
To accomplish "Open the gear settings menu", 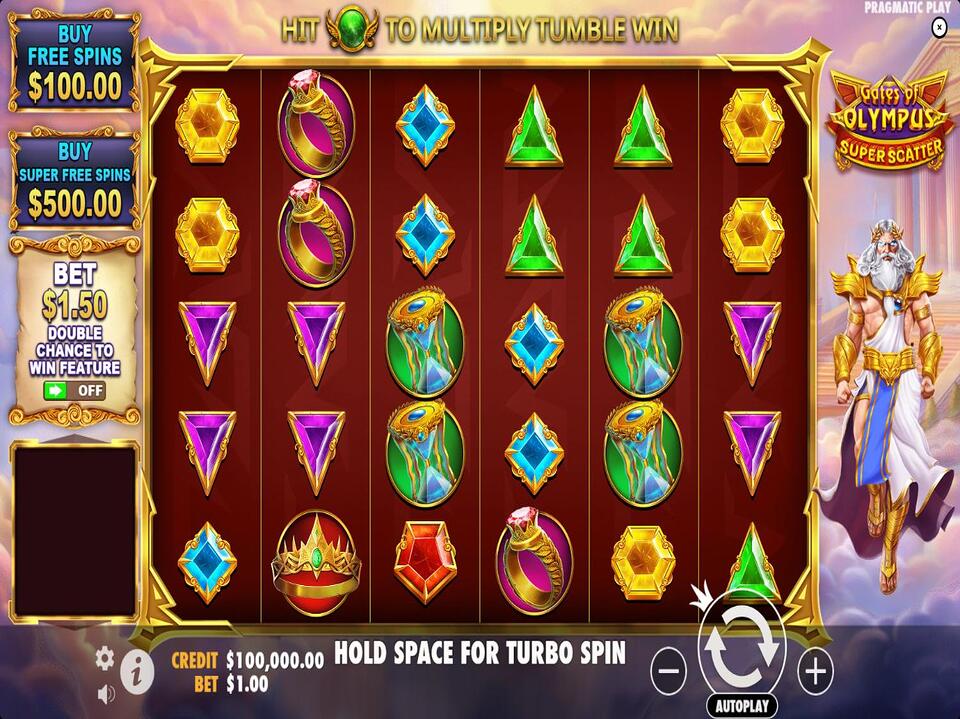I will coord(105,658).
